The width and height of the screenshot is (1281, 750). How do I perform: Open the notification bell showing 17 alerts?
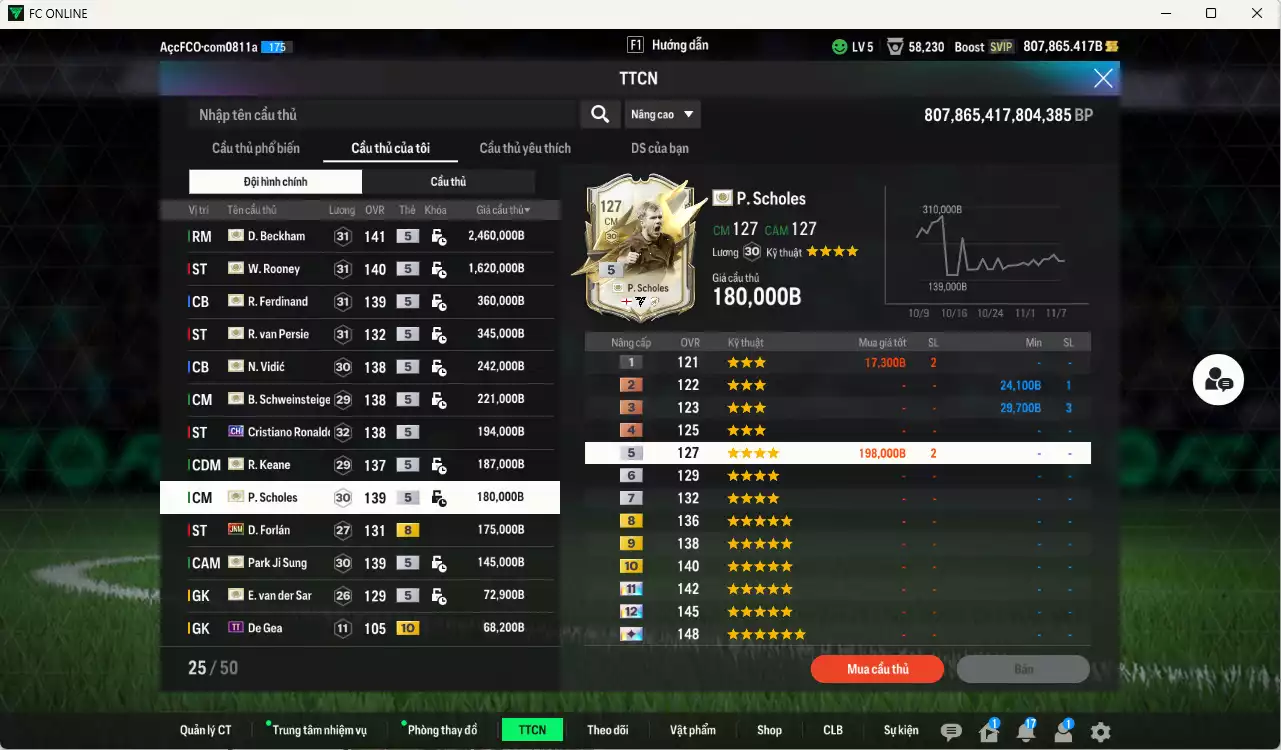tap(1025, 732)
